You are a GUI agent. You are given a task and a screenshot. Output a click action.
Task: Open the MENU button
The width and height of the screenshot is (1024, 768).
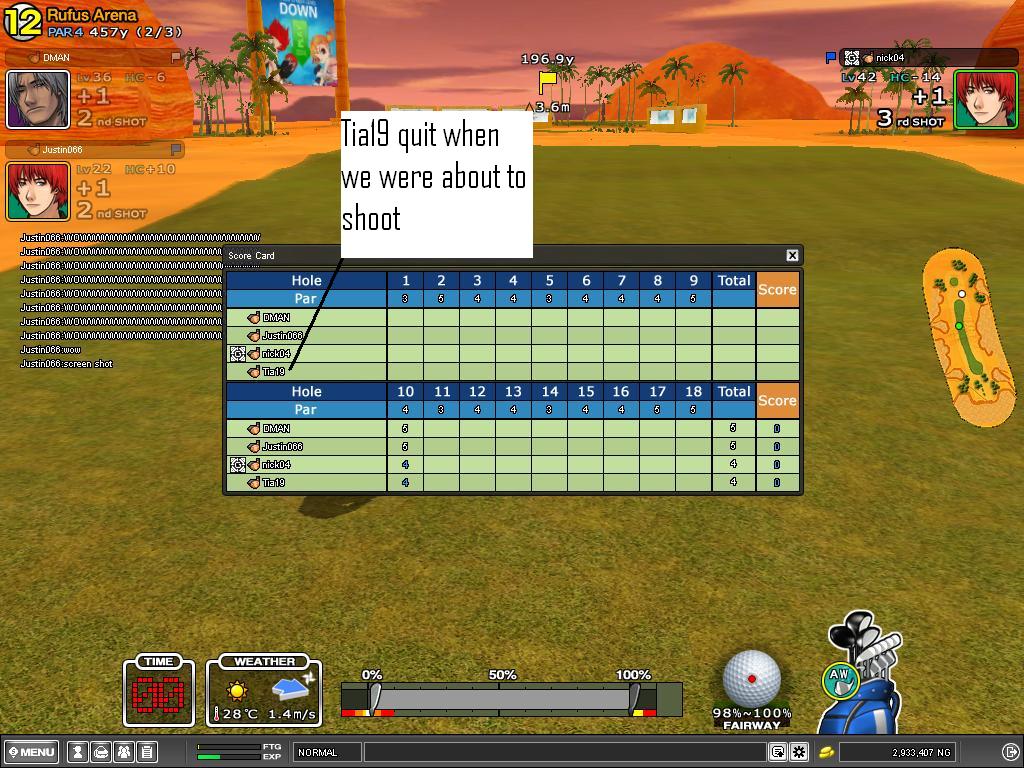coord(31,752)
